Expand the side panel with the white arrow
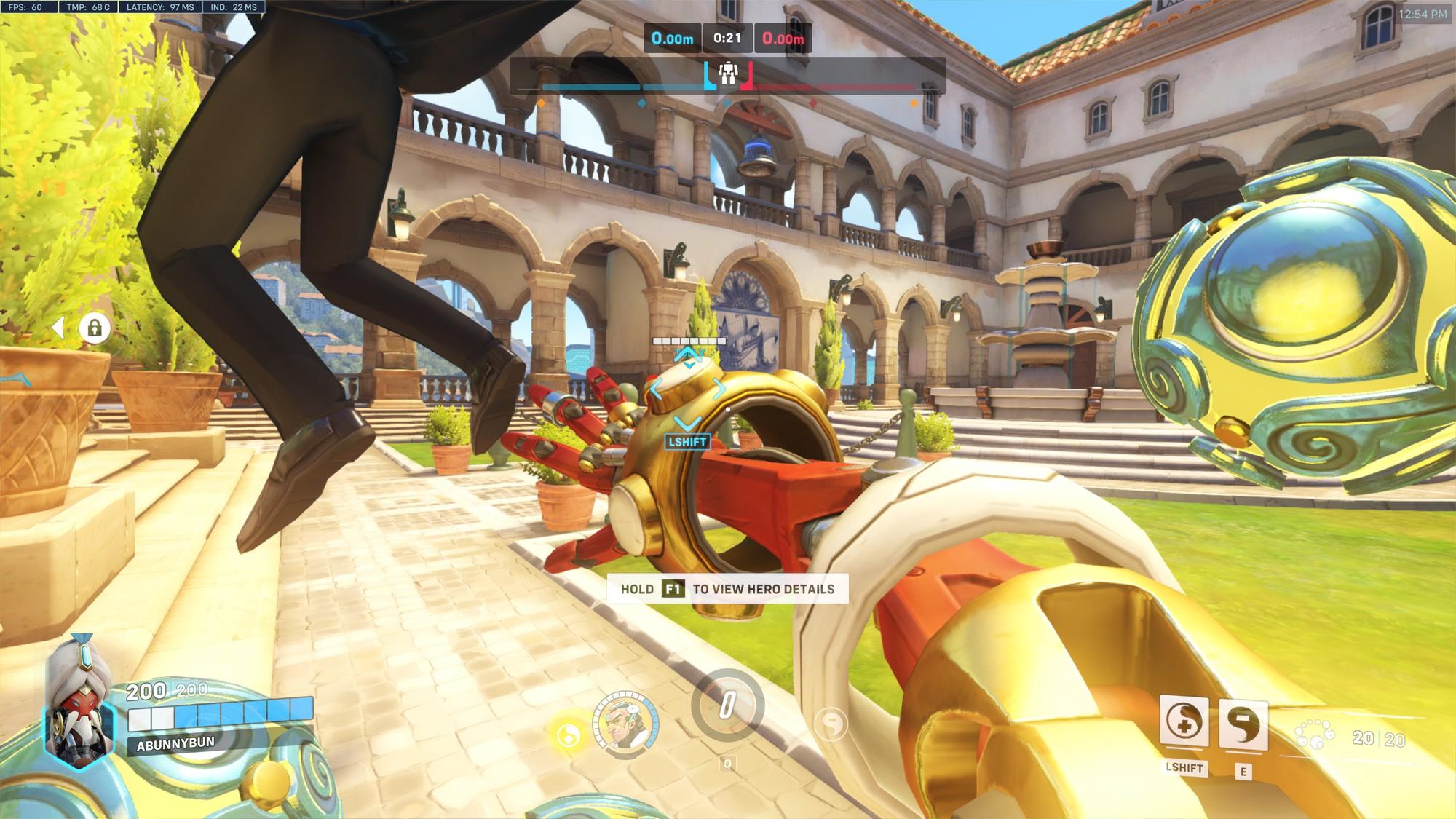This screenshot has width=1456, height=819. click(x=60, y=328)
